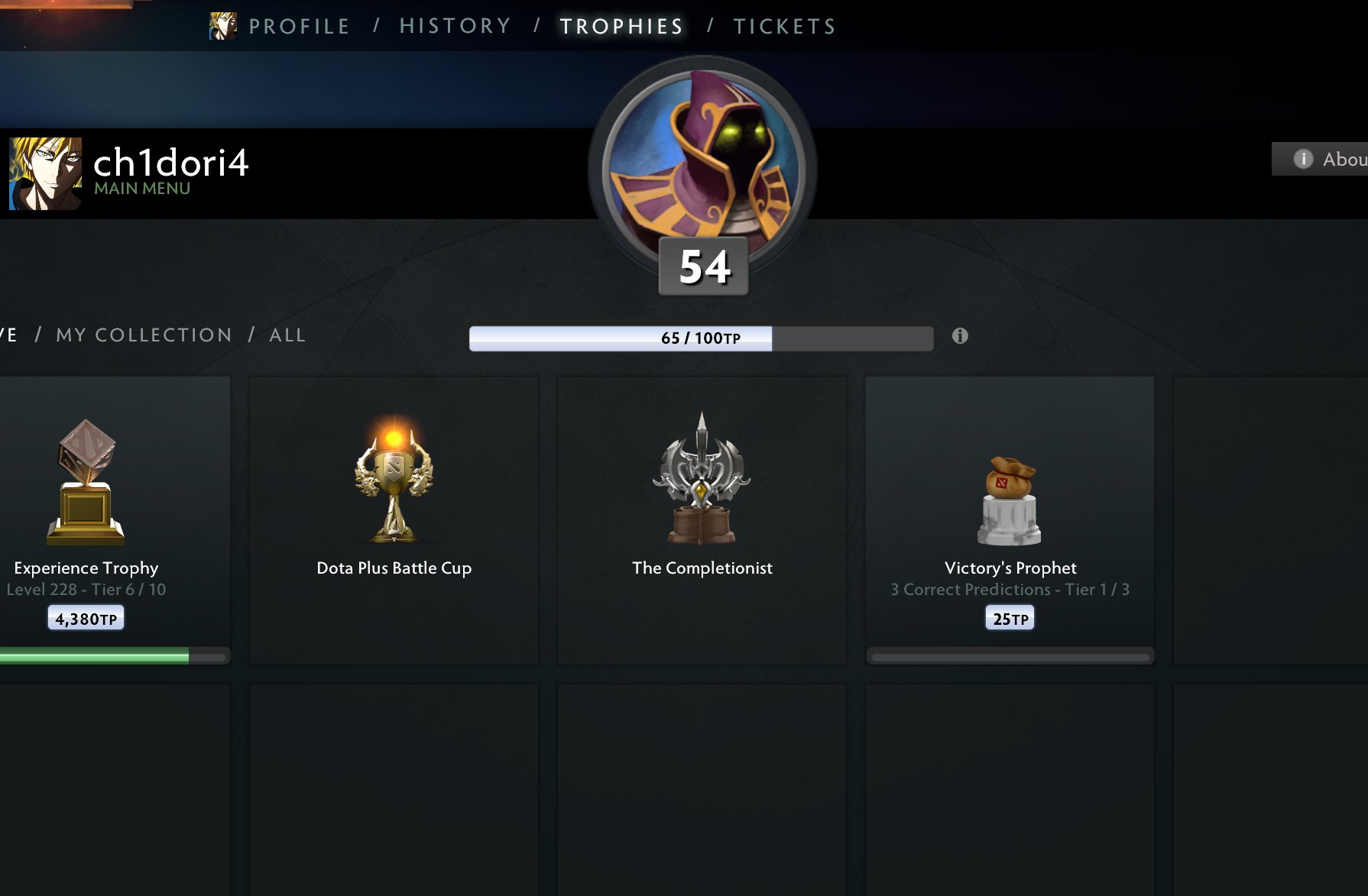The width and height of the screenshot is (1368, 896).
Task: Choose The Completionist trophy tile
Action: pyautogui.click(x=702, y=519)
